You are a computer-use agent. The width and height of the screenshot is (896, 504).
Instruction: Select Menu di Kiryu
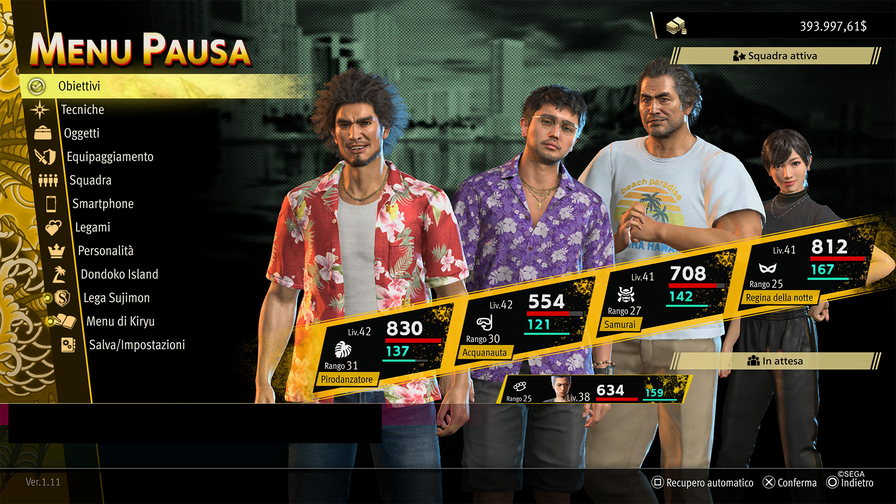[120, 321]
